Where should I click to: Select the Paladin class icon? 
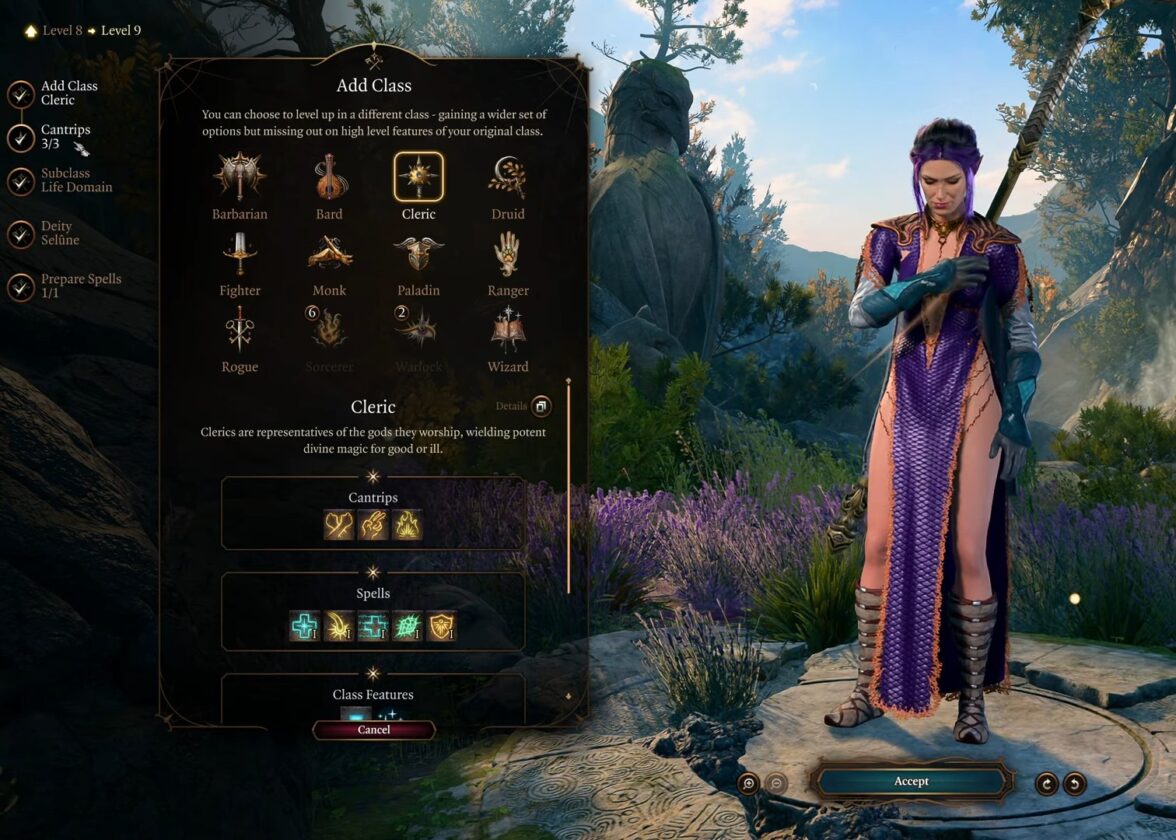418,254
